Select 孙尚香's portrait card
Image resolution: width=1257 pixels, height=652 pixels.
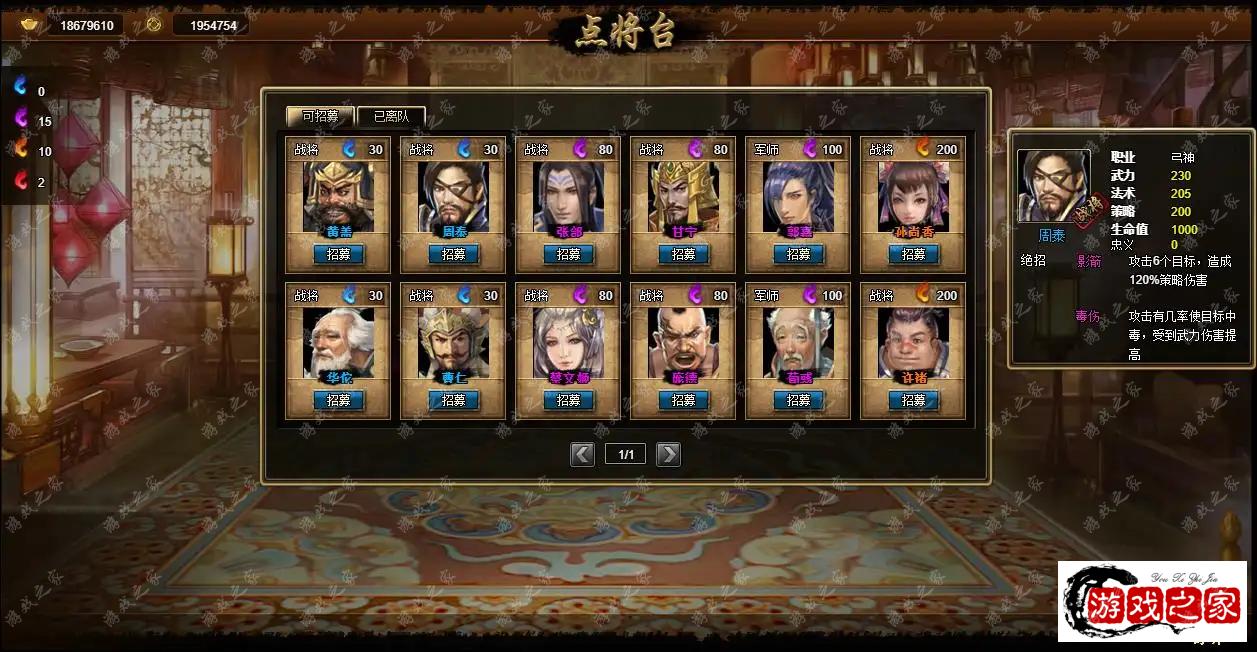coord(913,197)
